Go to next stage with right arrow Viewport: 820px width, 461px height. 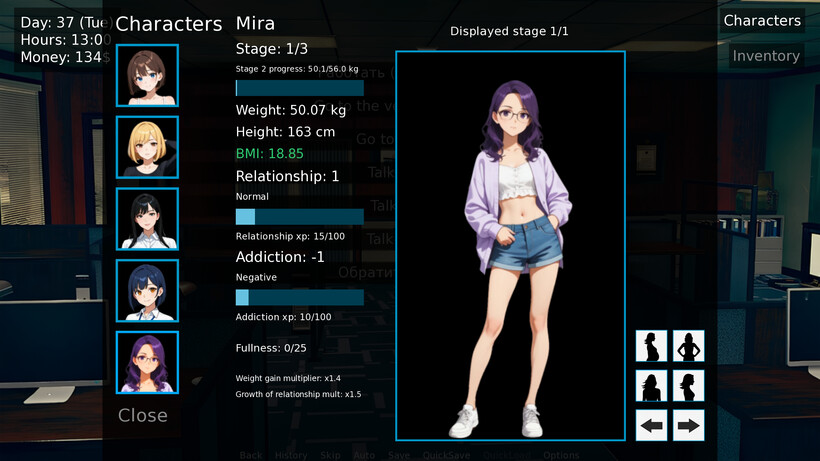(x=688, y=425)
